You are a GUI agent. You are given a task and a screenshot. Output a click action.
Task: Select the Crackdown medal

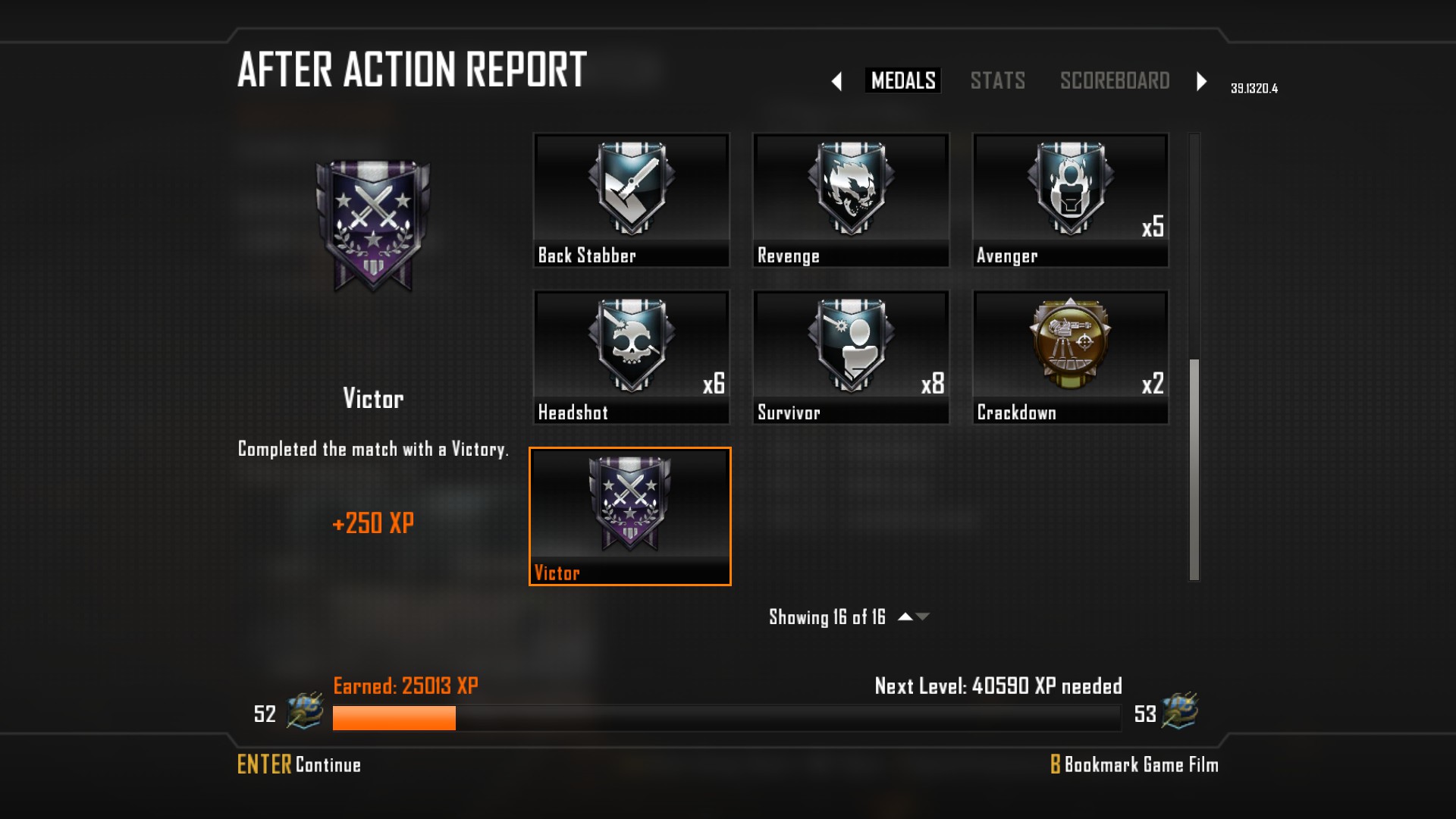coord(1070,357)
